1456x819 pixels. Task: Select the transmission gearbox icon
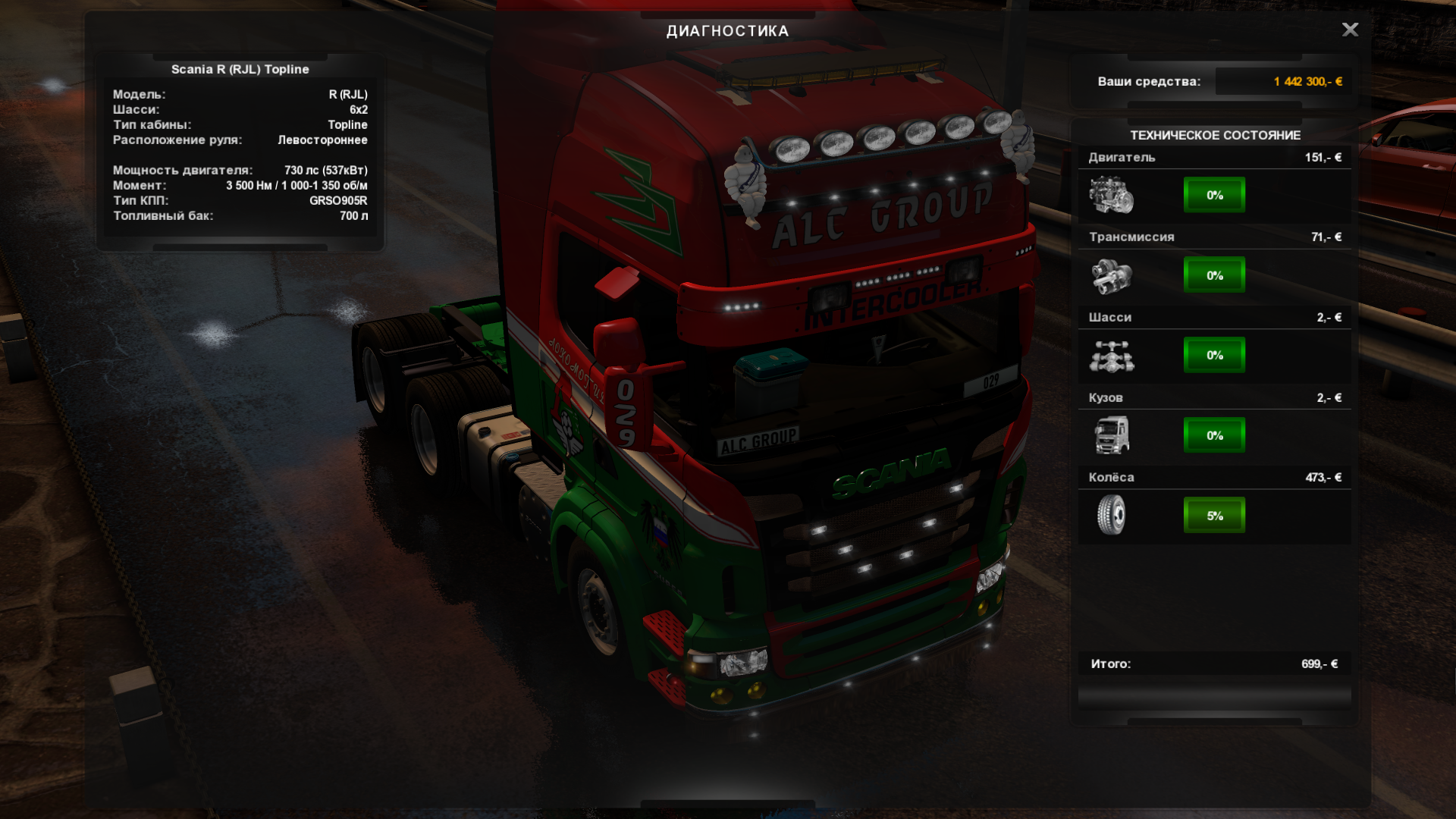1111,275
